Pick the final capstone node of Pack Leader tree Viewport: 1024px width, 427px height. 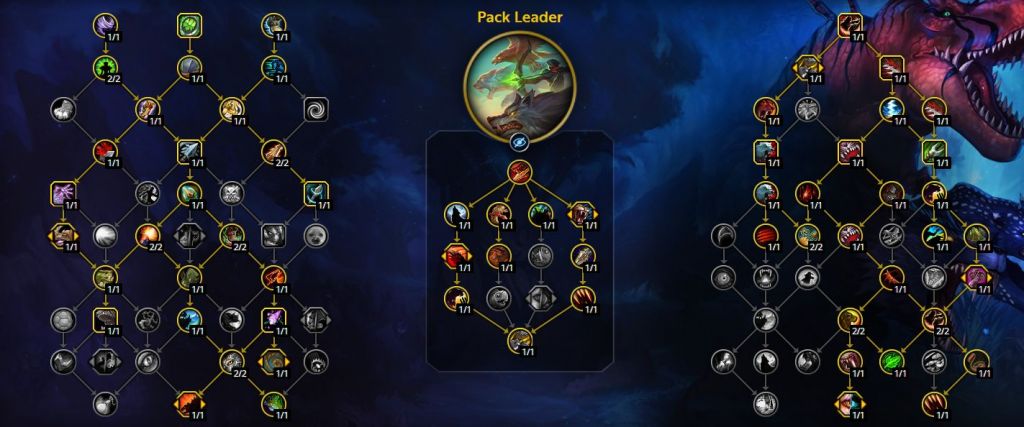(518, 340)
